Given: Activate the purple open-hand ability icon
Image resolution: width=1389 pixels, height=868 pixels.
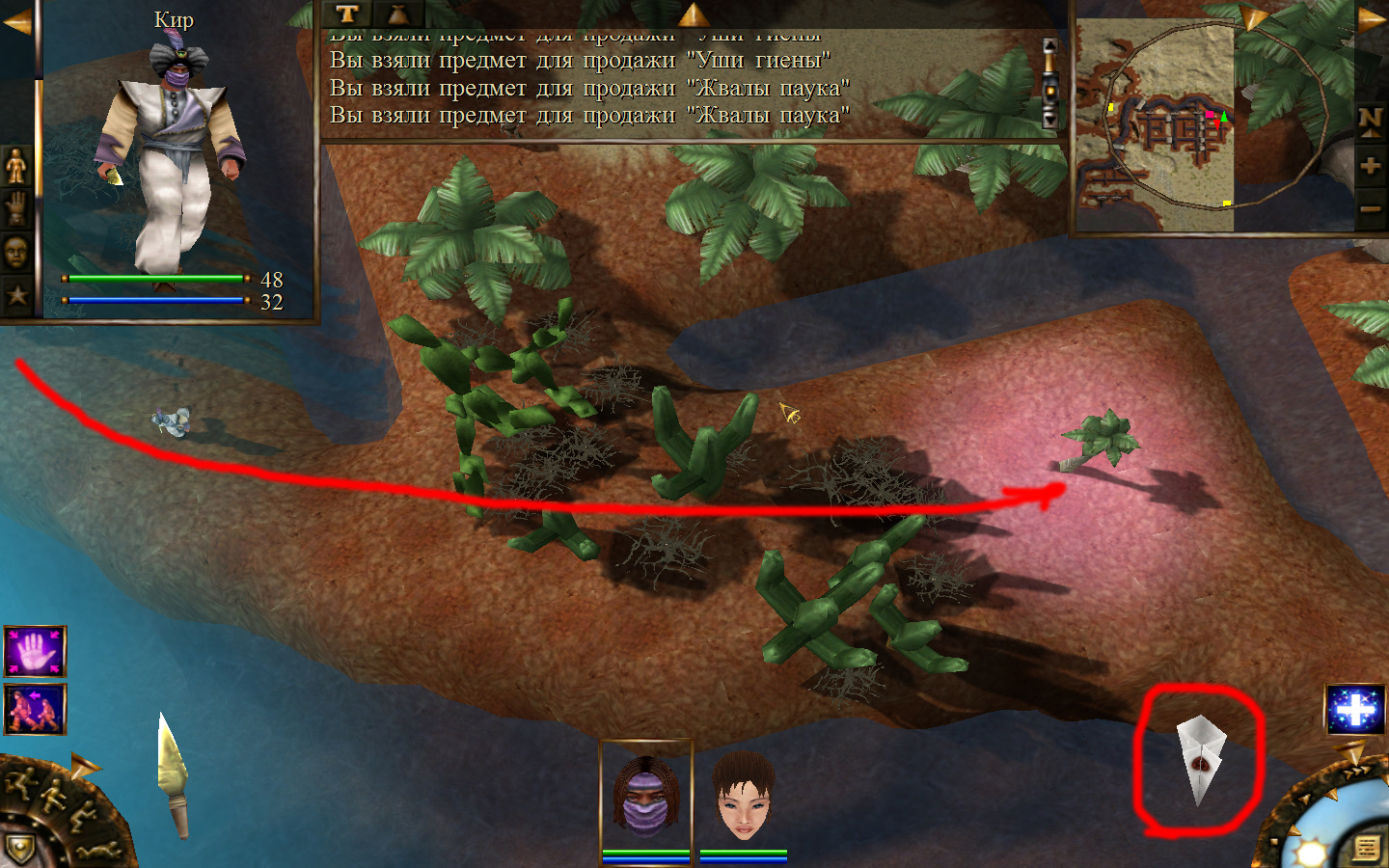Looking at the screenshot, I should pyautogui.click(x=36, y=652).
